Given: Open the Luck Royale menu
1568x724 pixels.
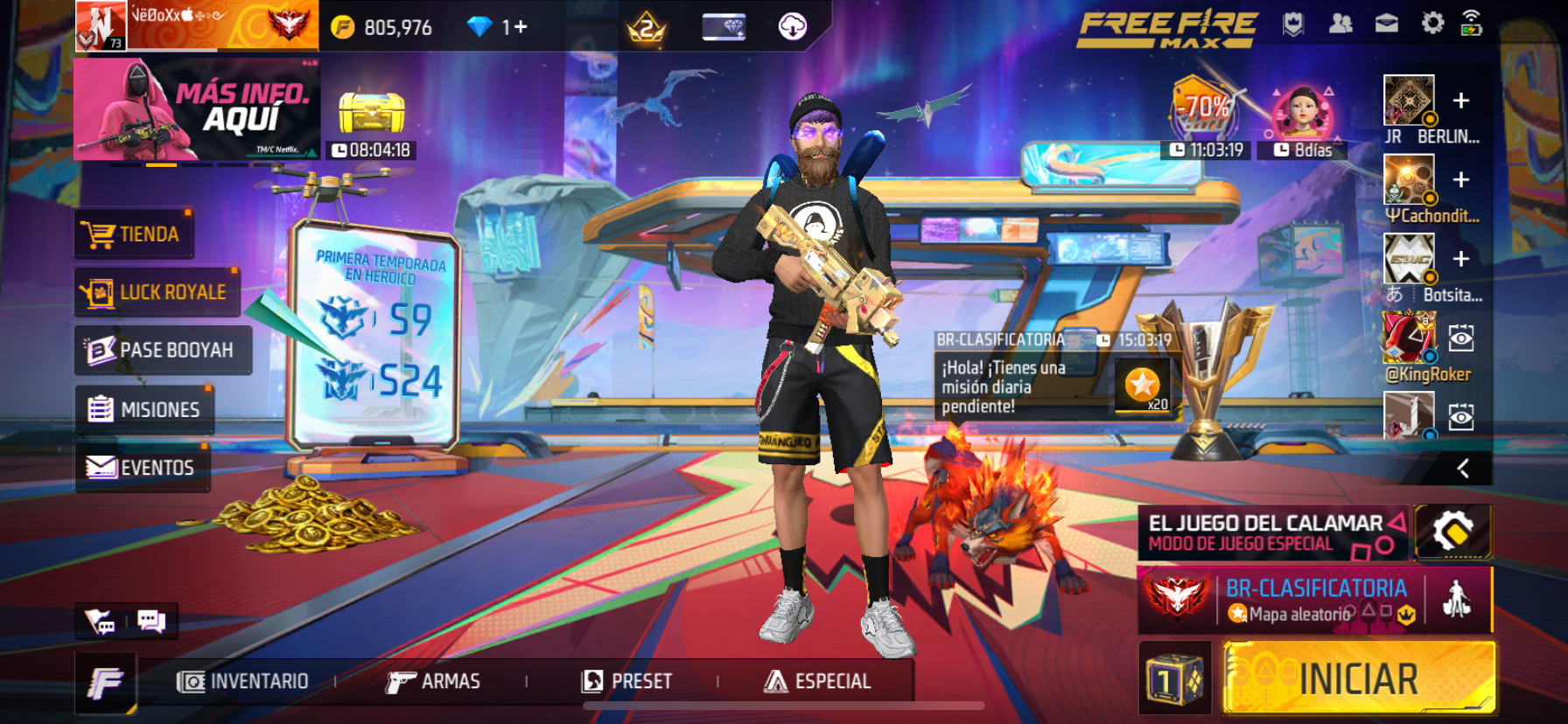Looking at the screenshot, I should coord(156,292).
